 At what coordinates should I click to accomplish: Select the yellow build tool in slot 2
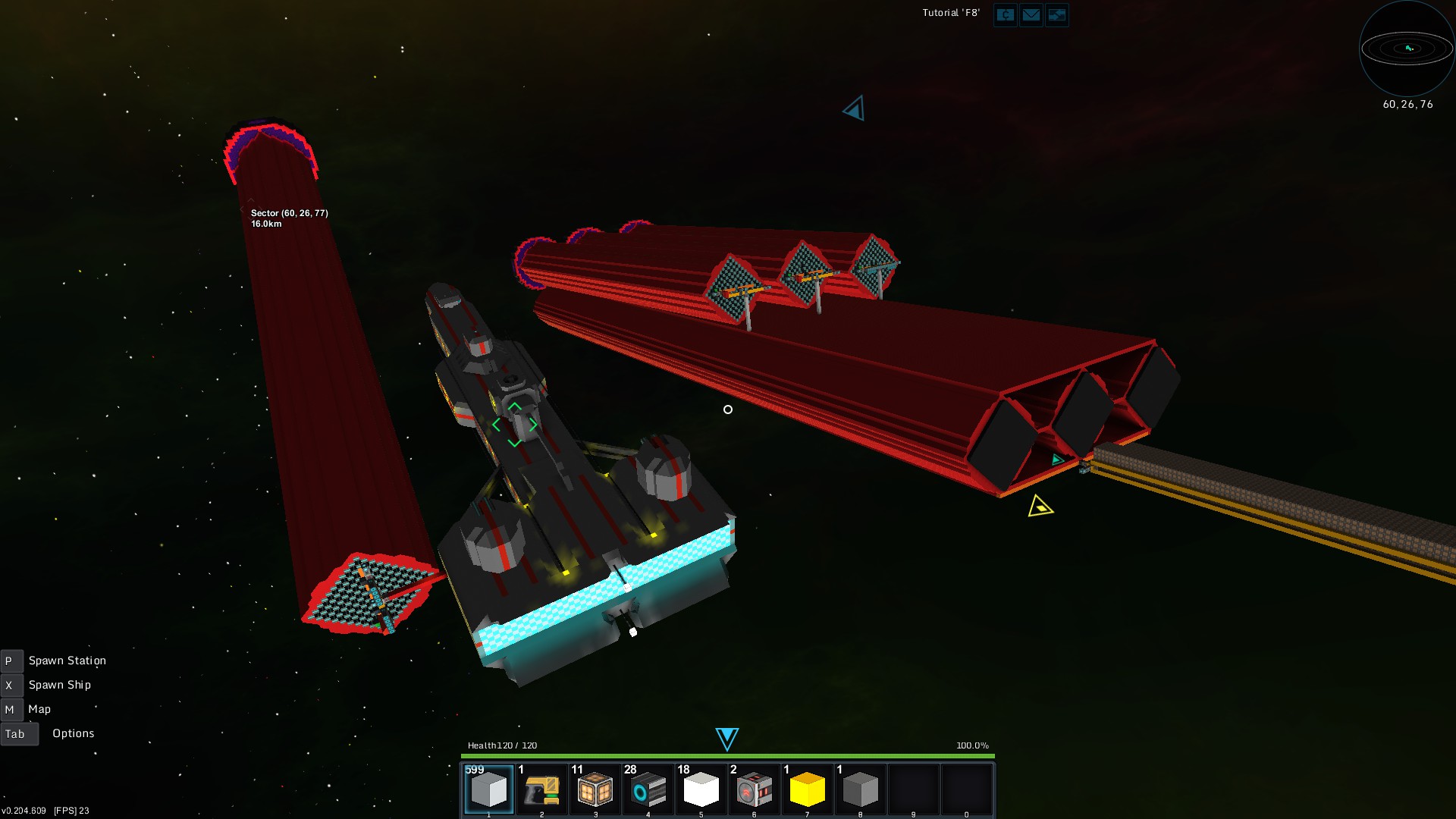(543, 789)
